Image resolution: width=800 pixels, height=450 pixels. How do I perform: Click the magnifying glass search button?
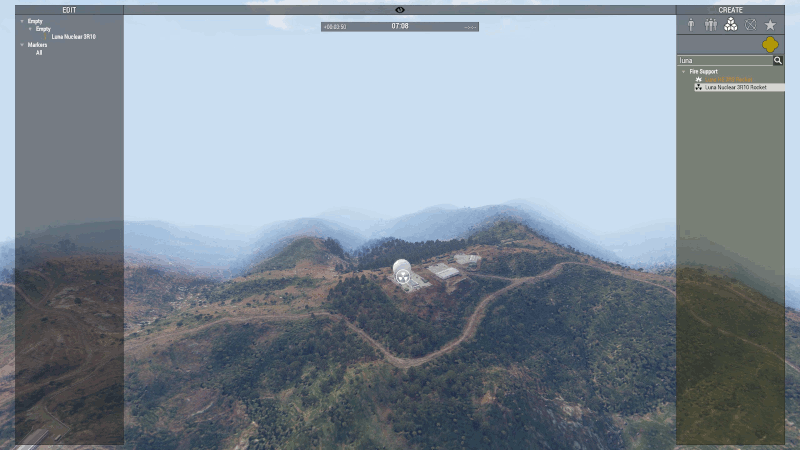tap(778, 60)
